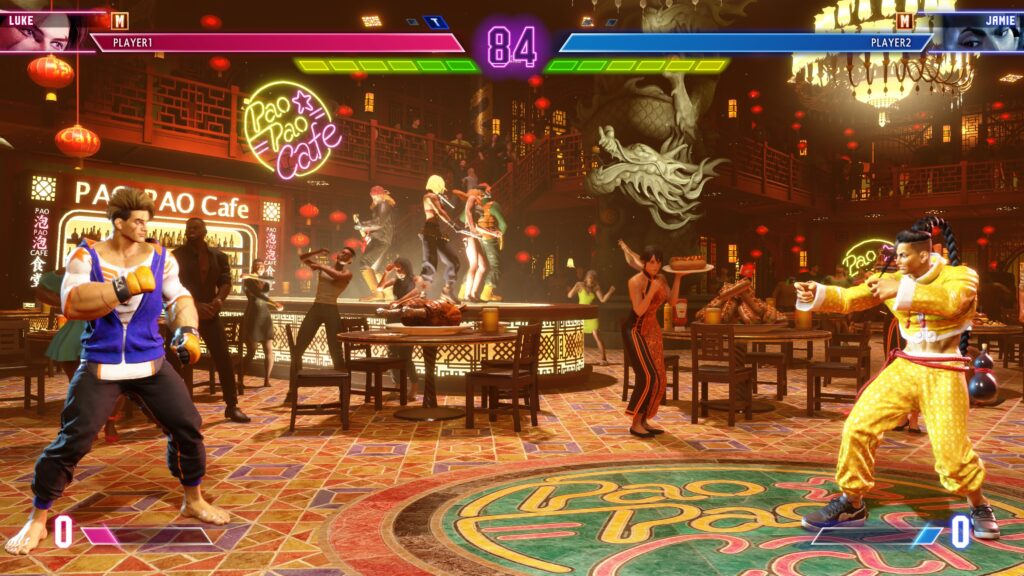Select the M control badge beside Luke's portrait
1024x576 pixels.
(120, 20)
